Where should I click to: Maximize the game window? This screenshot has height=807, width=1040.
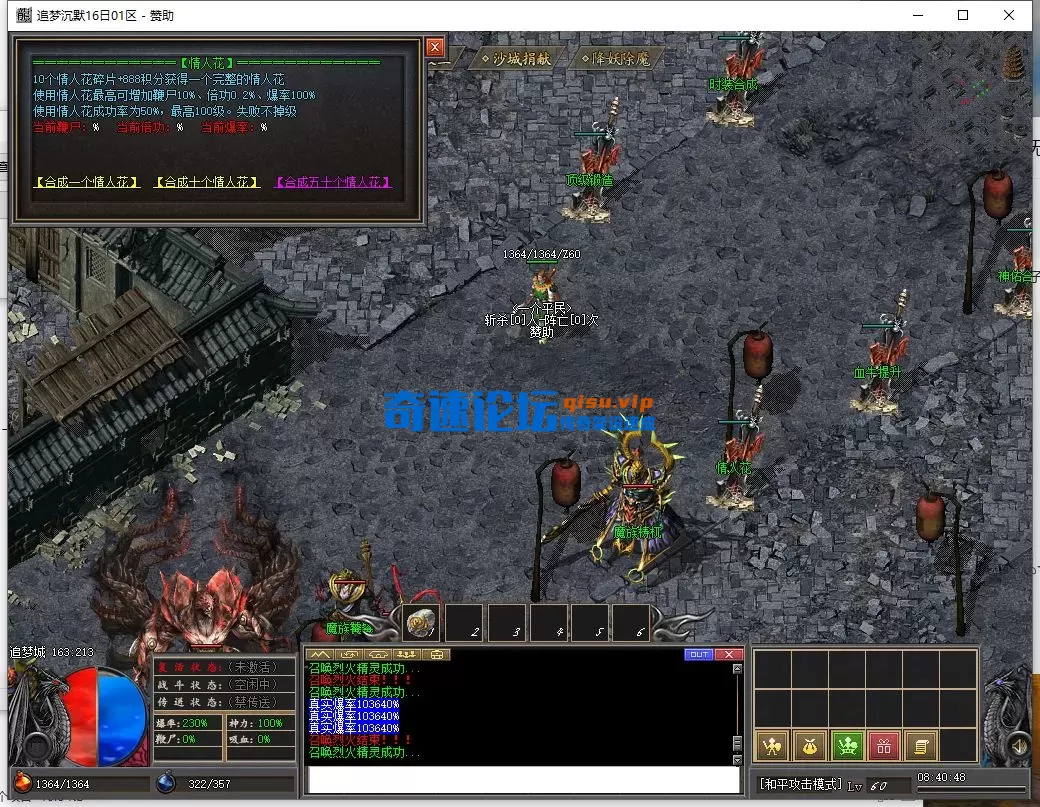pyautogui.click(x=963, y=15)
